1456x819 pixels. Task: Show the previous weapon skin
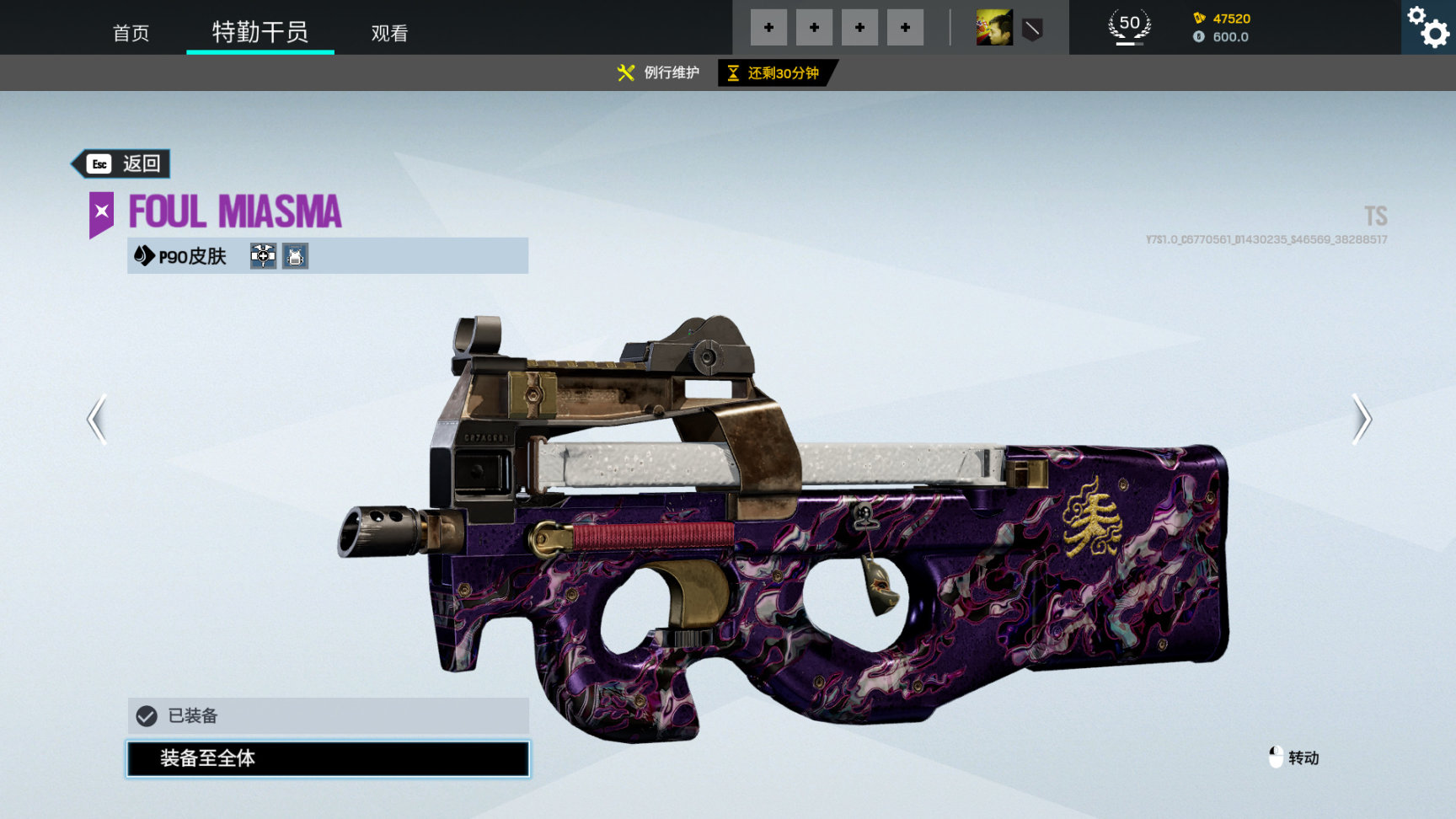97,419
